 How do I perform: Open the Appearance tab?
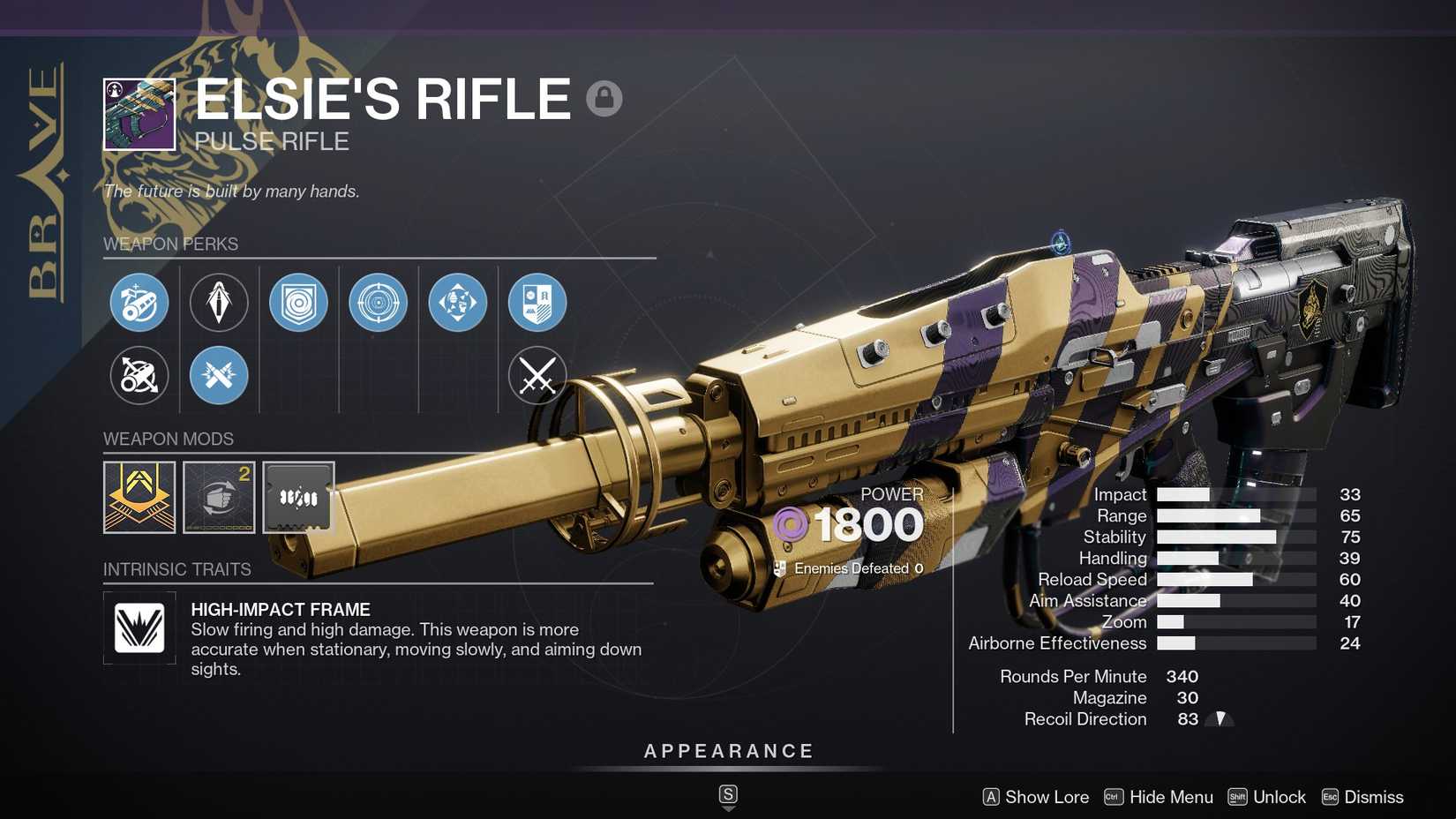727,751
